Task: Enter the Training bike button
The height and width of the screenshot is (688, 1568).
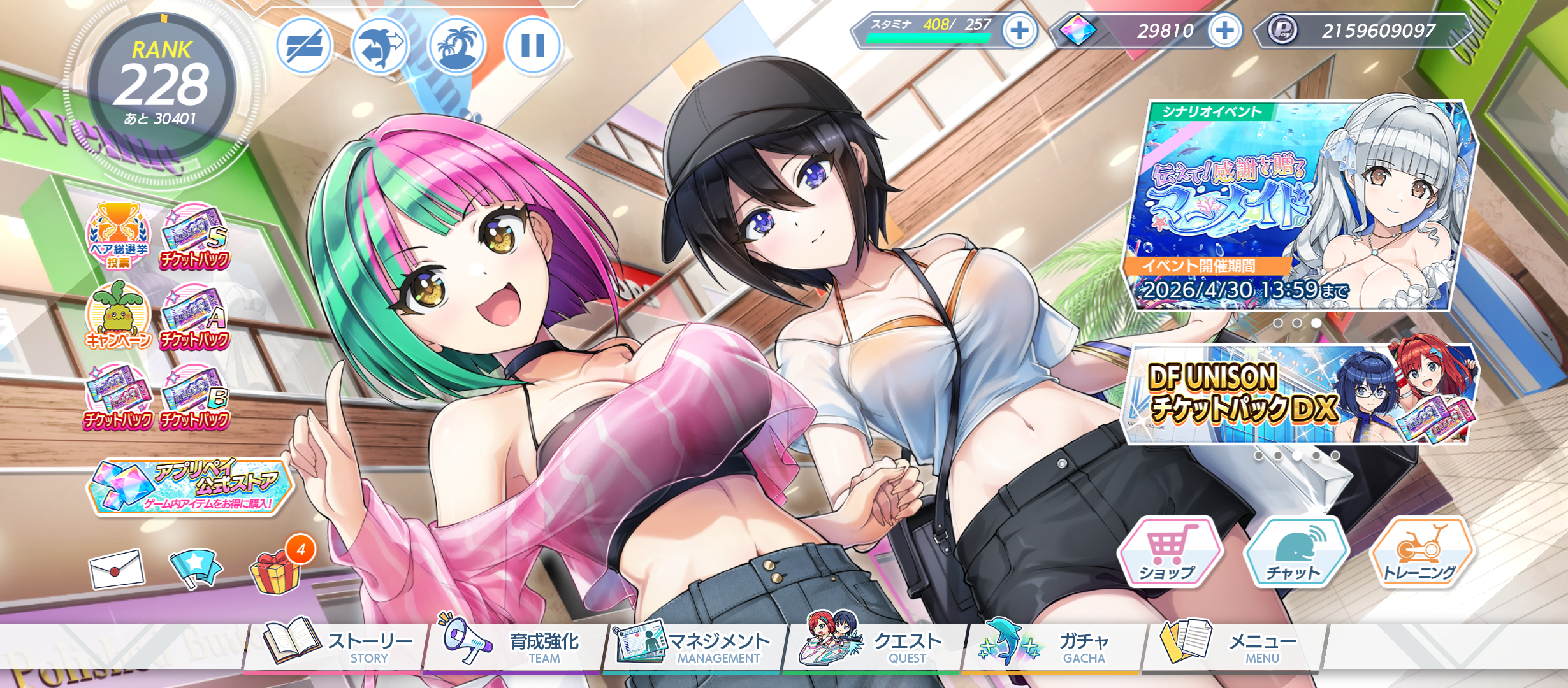Action: pyautogui.click(x=1421, y=552)
